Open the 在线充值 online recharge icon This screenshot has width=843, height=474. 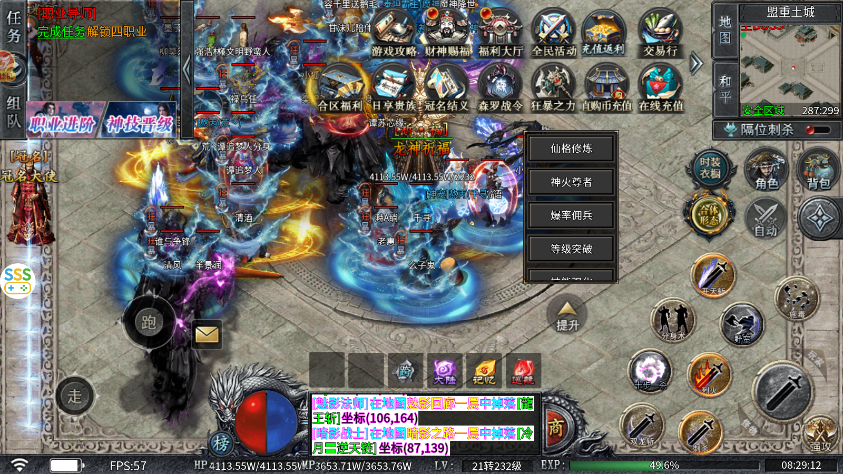coord(659,88)
